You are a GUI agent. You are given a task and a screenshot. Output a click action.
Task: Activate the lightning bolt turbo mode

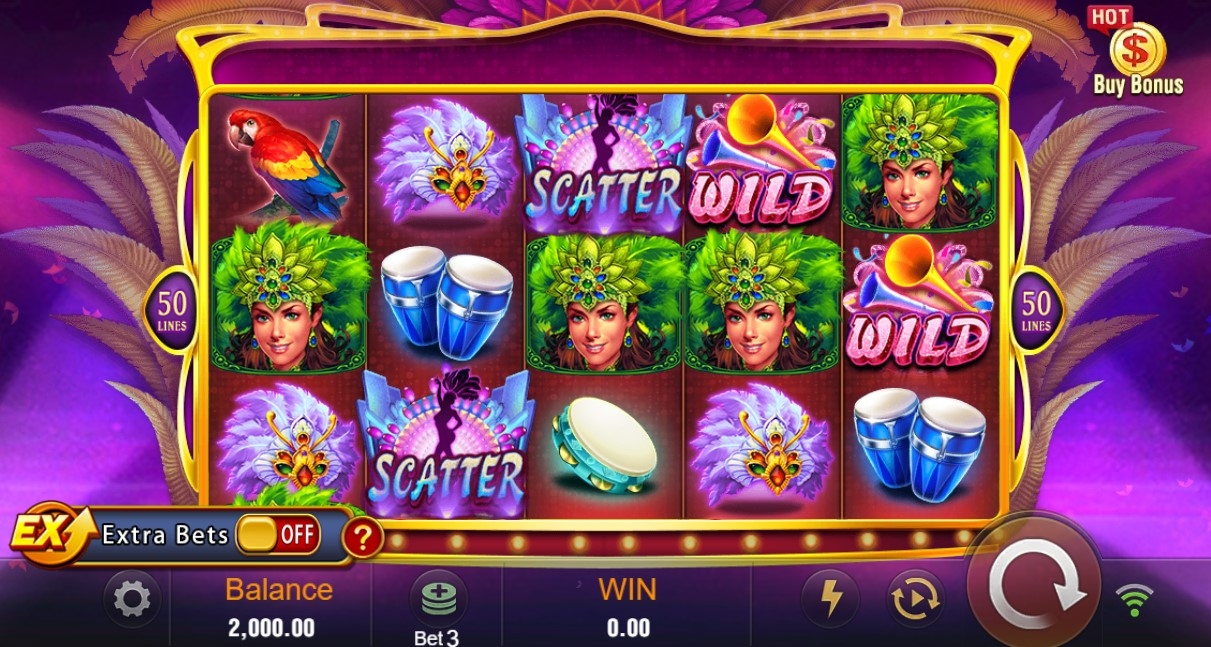point(832,598)
